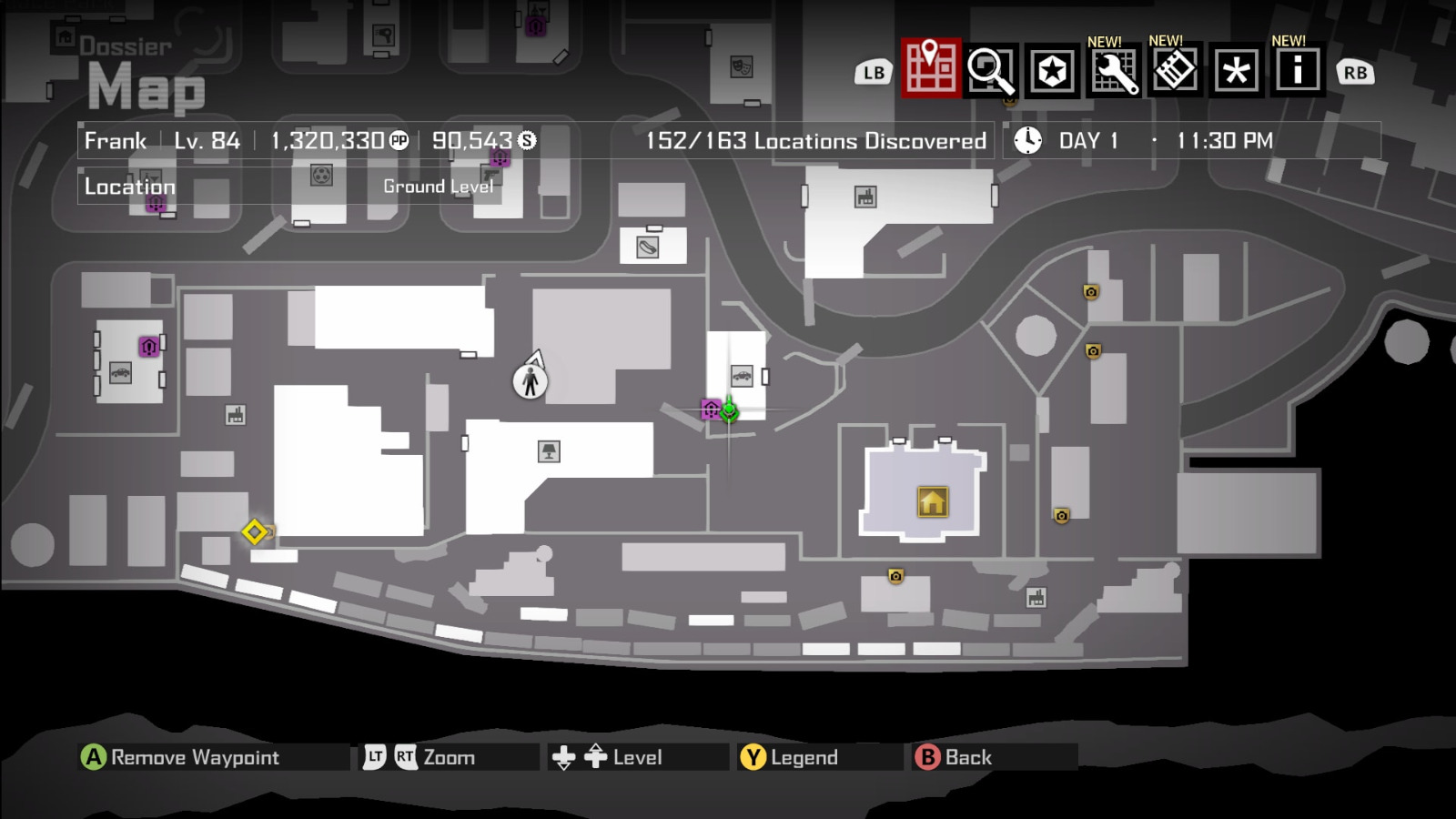Viewport: 1456px width, 819px height.
Task: Click the clock icon beside DAY 1
Action: [1027, 140]
